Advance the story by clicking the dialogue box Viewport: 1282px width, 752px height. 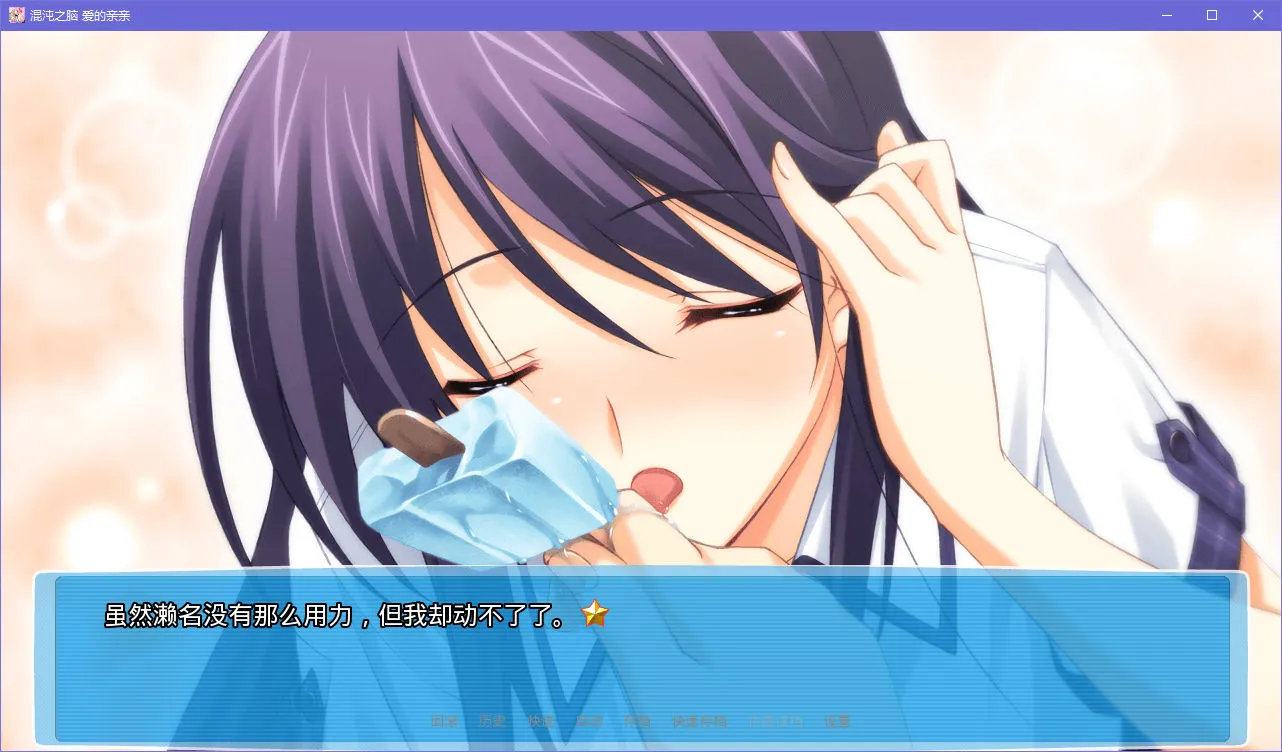coord(640,660)
